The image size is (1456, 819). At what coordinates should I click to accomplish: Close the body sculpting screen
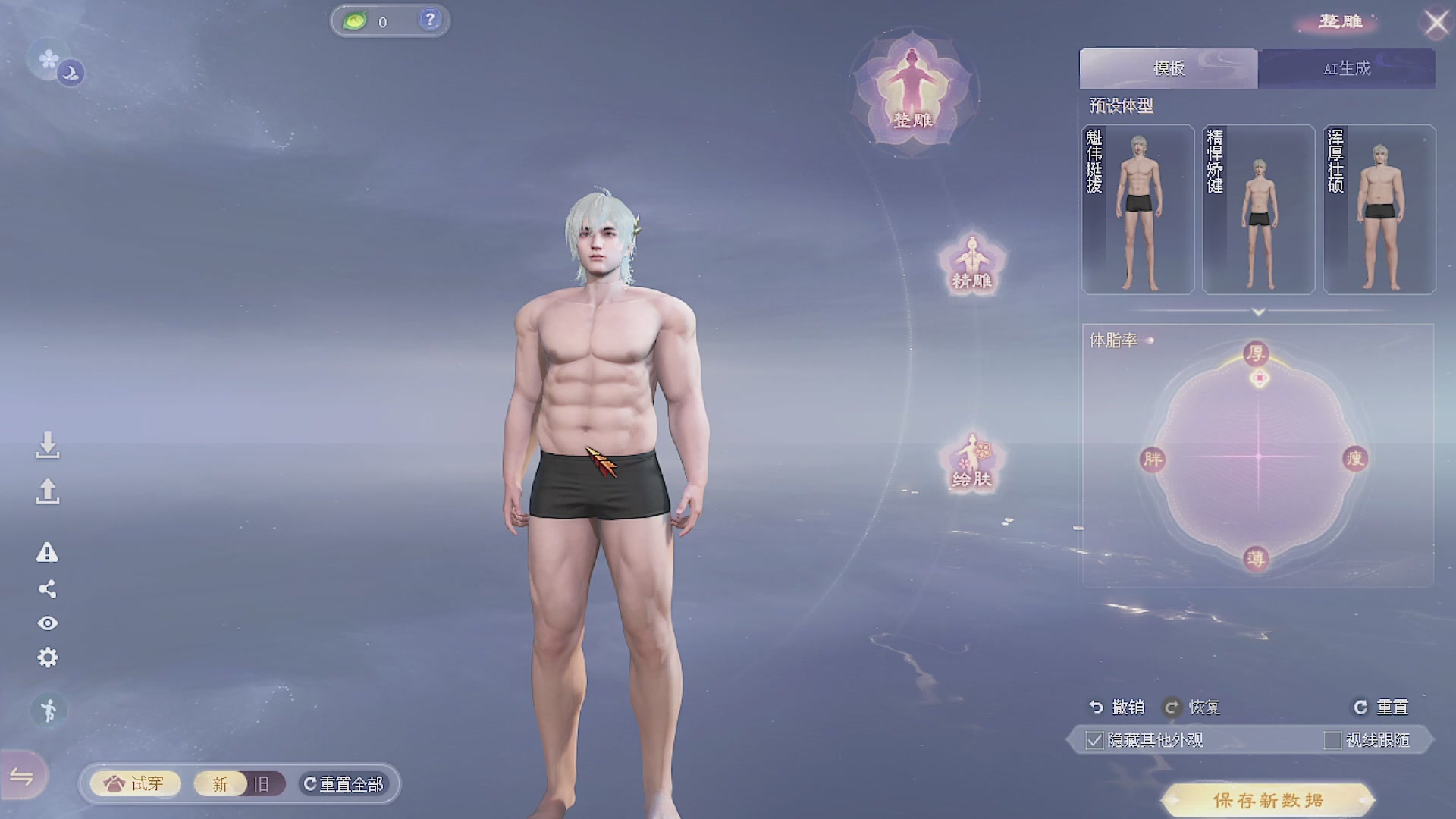pyautogui.click(x=1436, y=24)
